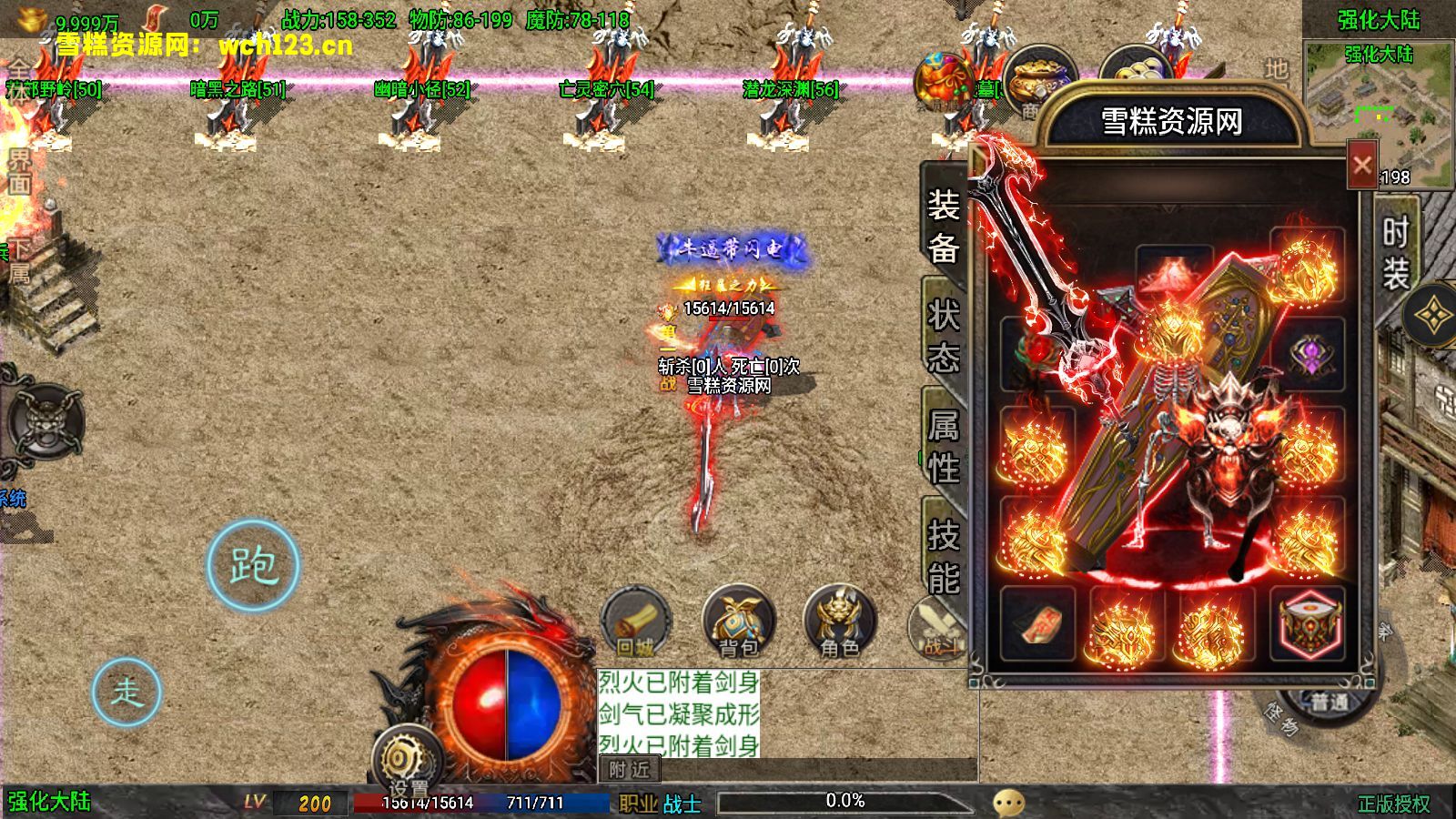Click the 0.0% experience progress bar

coord(846,802)
